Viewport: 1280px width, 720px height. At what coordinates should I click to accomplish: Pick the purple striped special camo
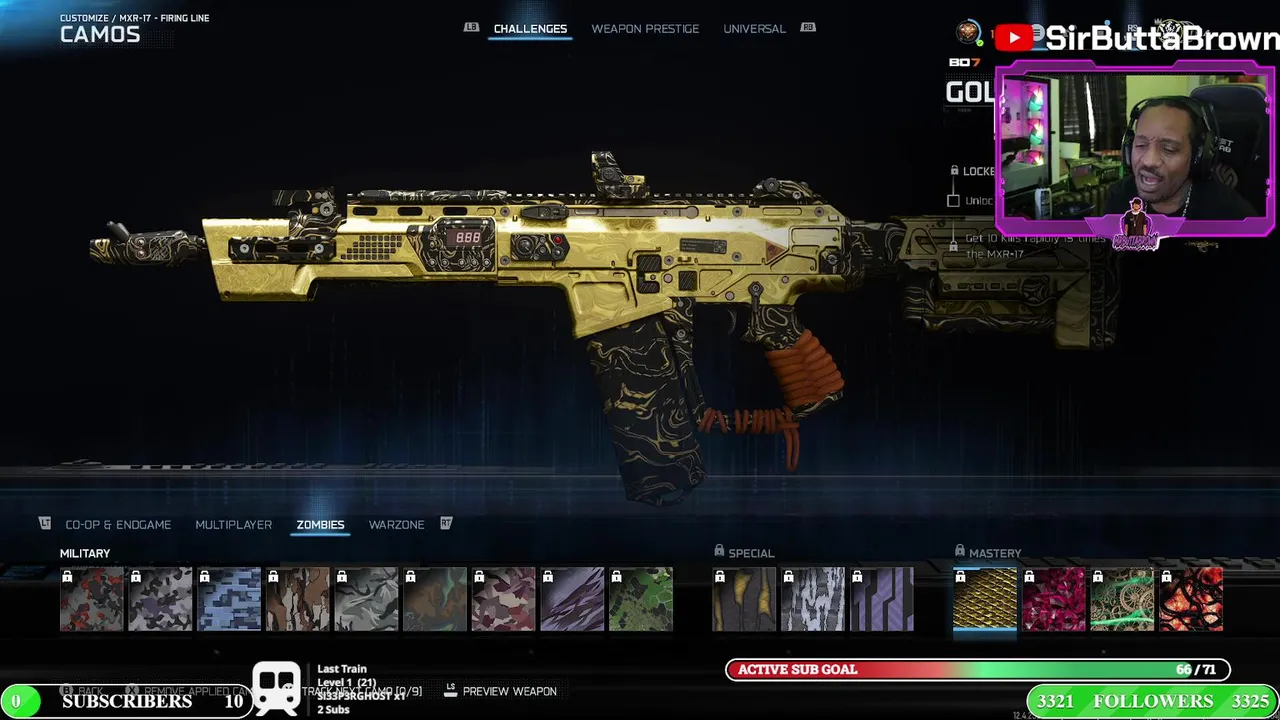pos(882,600)
